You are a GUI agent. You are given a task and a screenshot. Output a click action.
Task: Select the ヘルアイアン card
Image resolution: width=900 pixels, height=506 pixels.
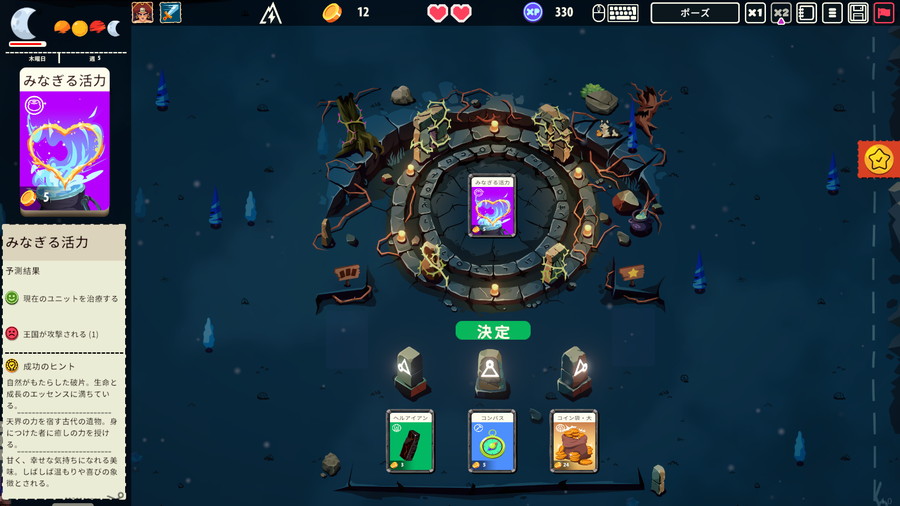tap(410, 440)
